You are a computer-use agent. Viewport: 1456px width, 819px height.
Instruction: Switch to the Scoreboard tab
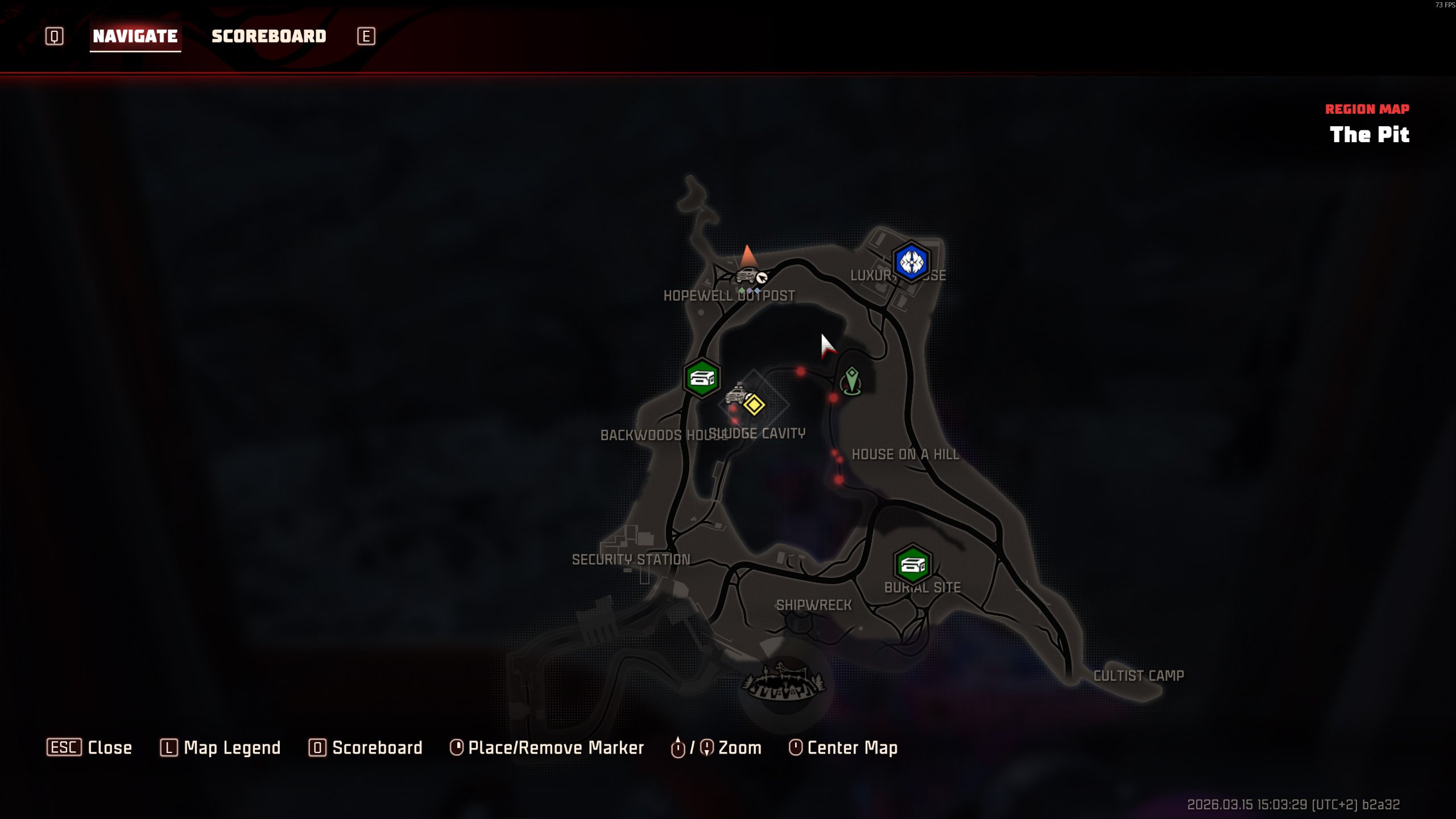pos(268,36)
